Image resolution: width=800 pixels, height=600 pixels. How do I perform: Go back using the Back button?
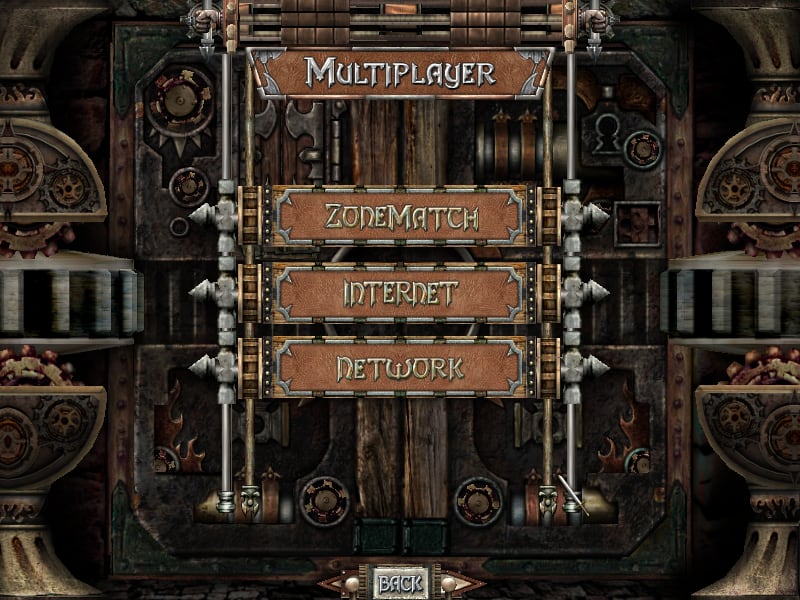click(x=400, y=582)
